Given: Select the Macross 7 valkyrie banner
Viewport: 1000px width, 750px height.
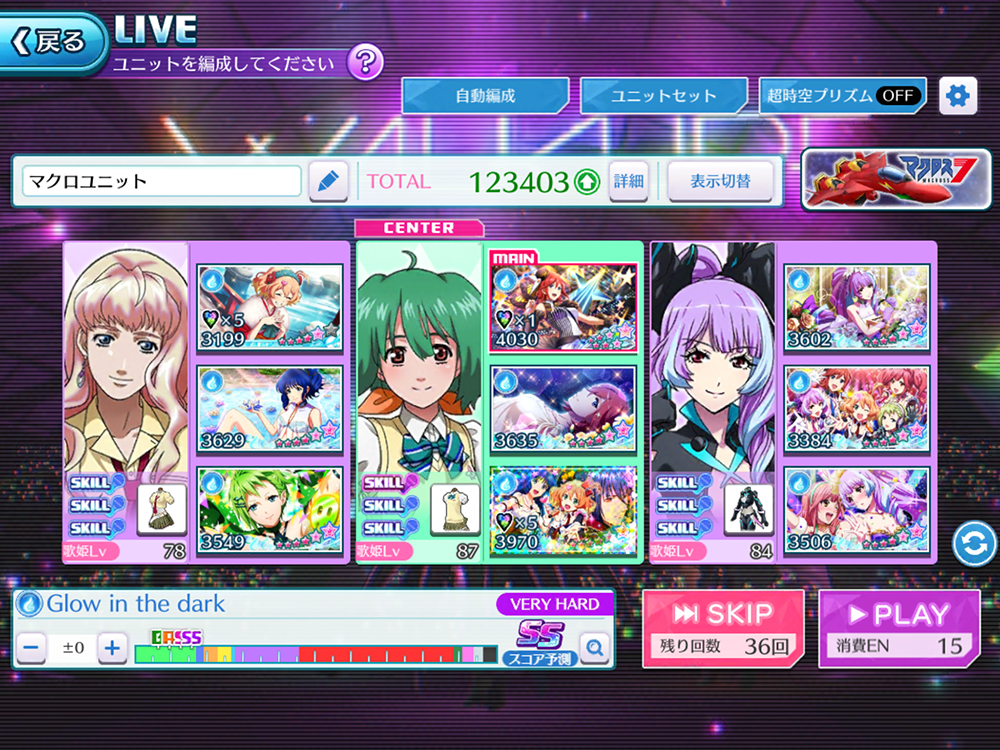Looking at the screenshot, I should tap(895, 180).
